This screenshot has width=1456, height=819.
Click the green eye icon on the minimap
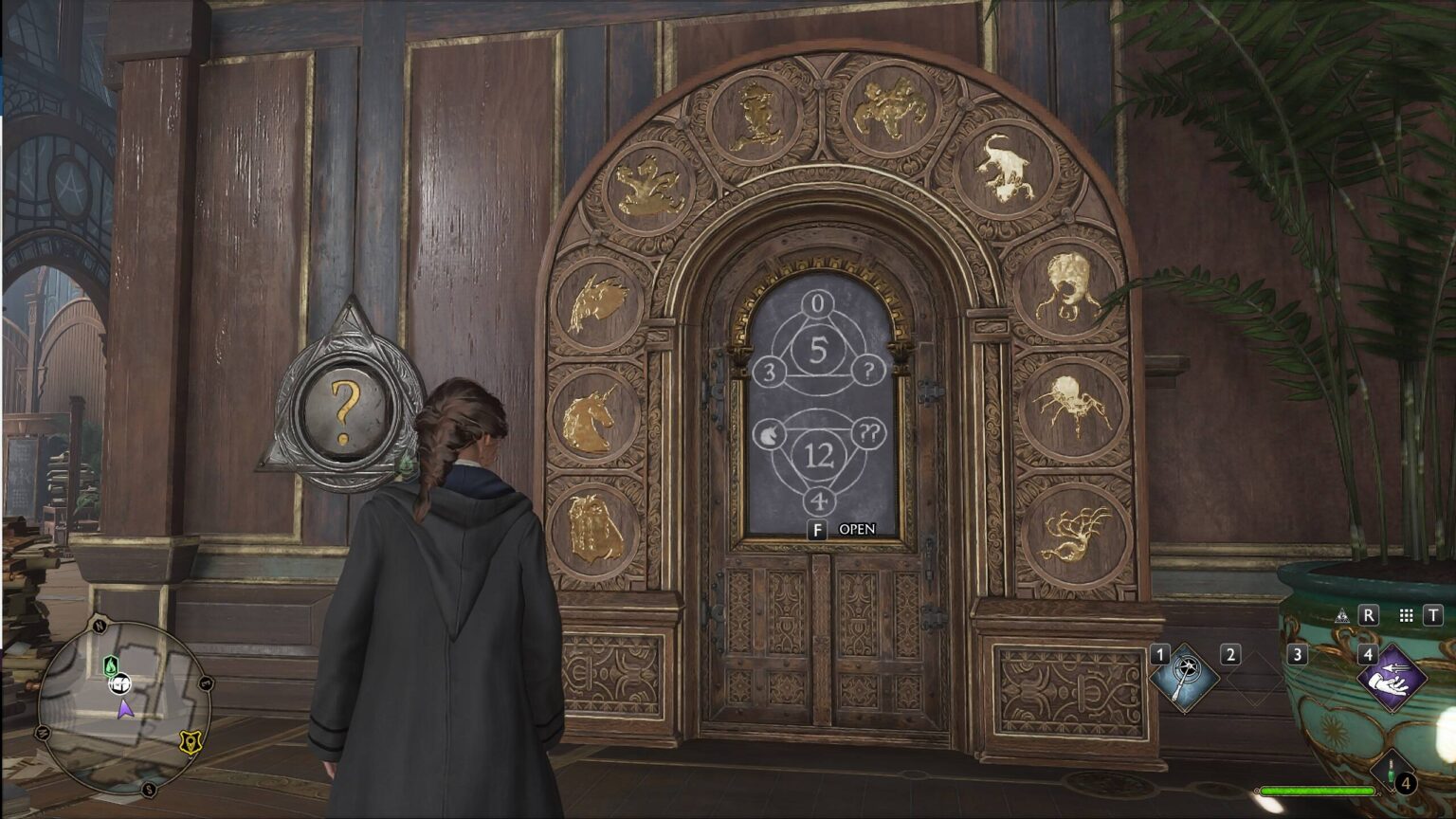coord(111,667)
